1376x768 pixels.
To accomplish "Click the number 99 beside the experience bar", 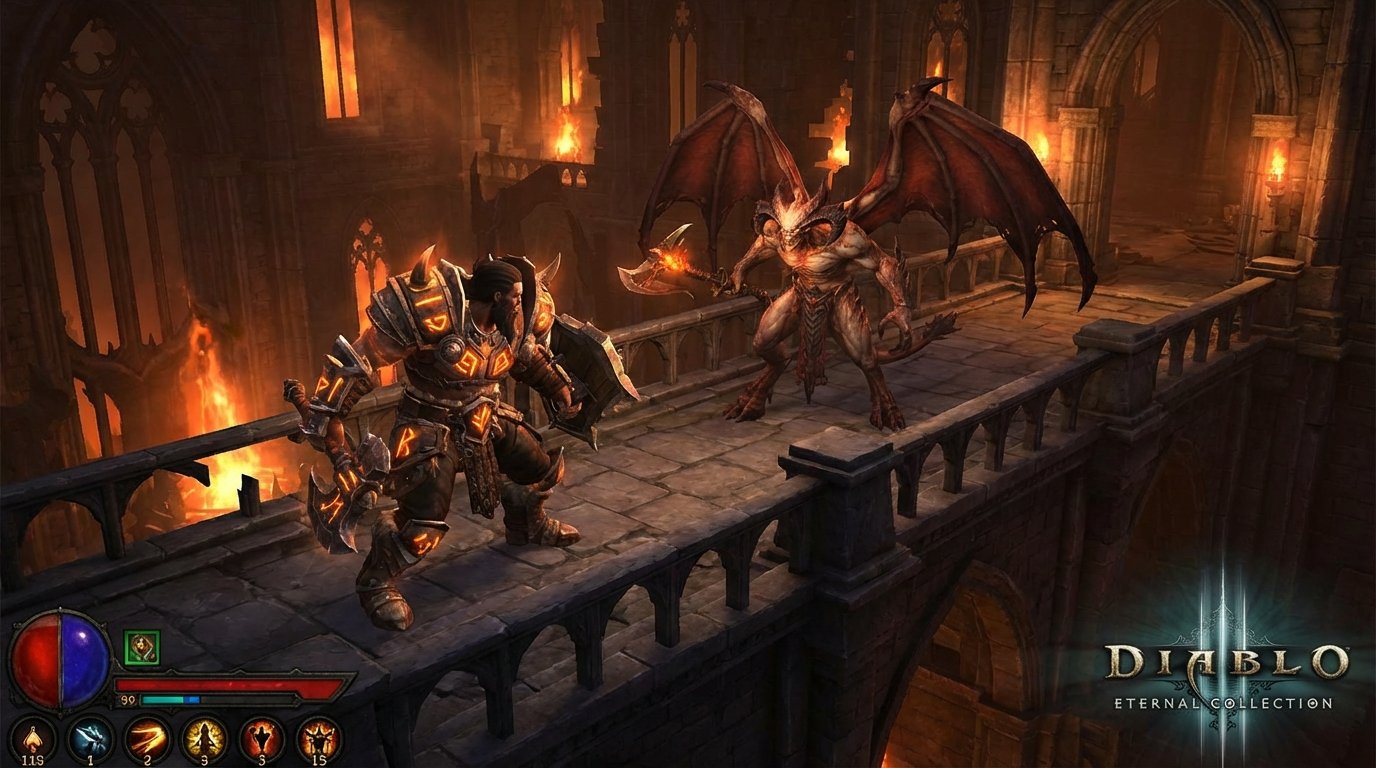I will (126, 698).
